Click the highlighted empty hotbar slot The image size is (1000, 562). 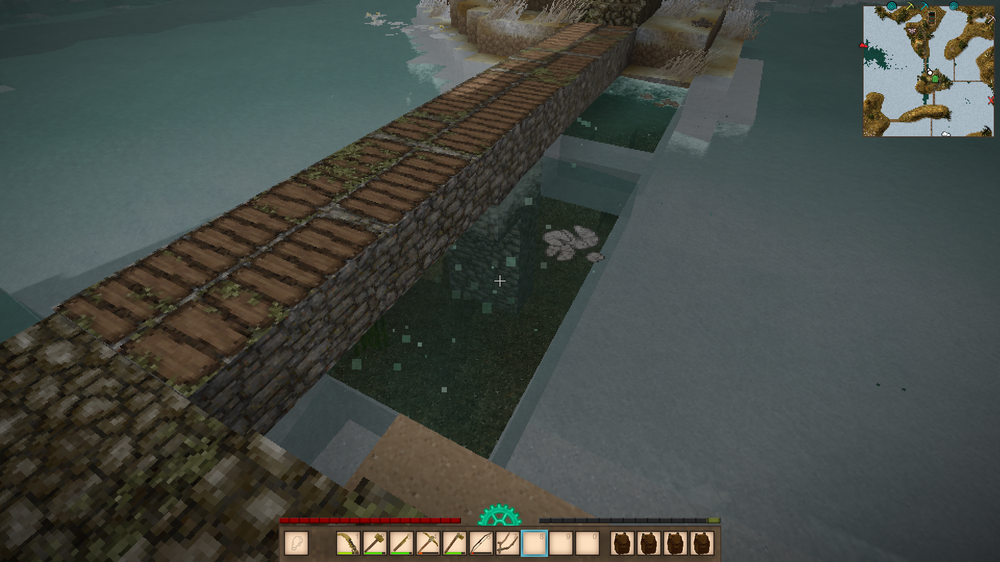[534, 544]
